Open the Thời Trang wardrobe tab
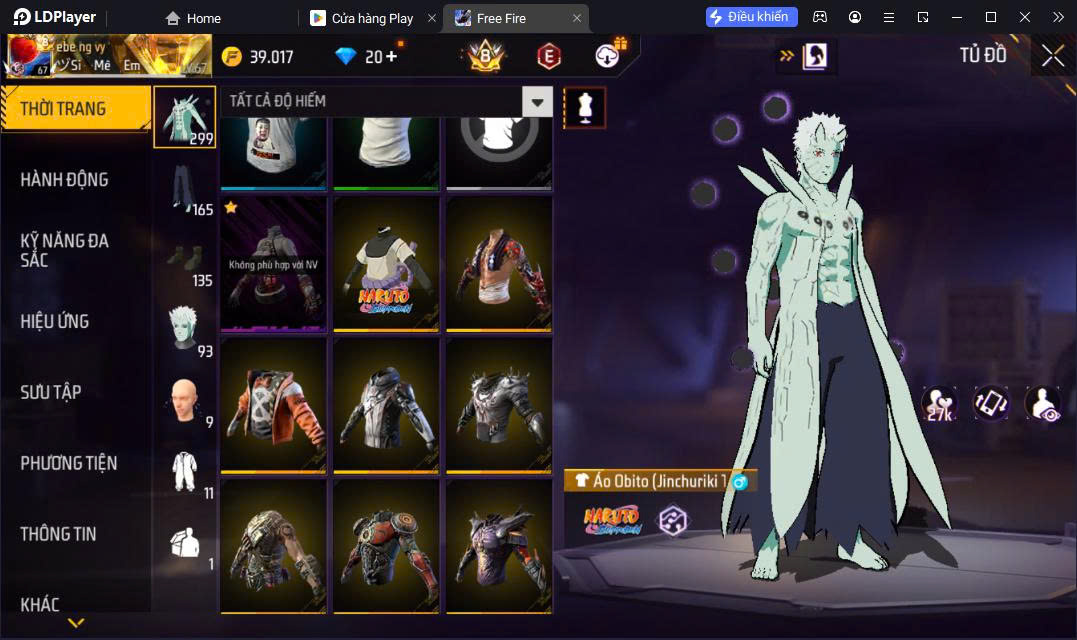The width and height of the screenshot is (1077, 640). (75, 109)
